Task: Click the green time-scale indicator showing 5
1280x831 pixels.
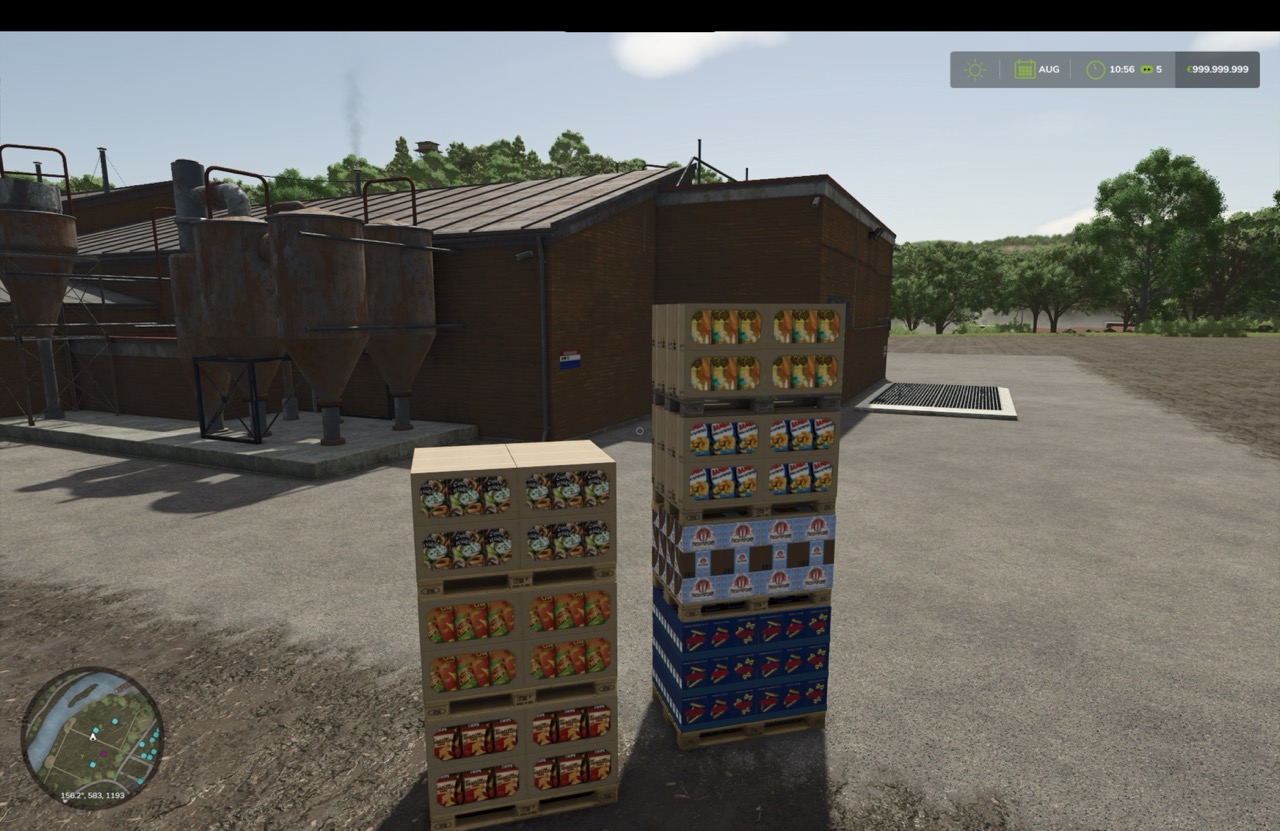Action: pyautogui.click(x=1150, y=69)
